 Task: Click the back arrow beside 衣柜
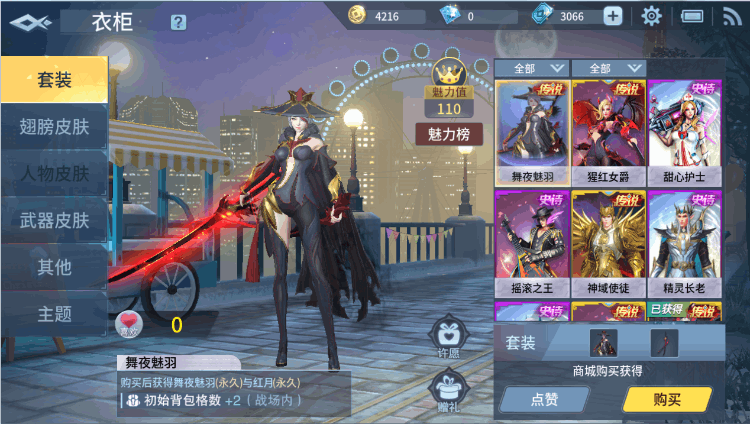coord(27,21)
